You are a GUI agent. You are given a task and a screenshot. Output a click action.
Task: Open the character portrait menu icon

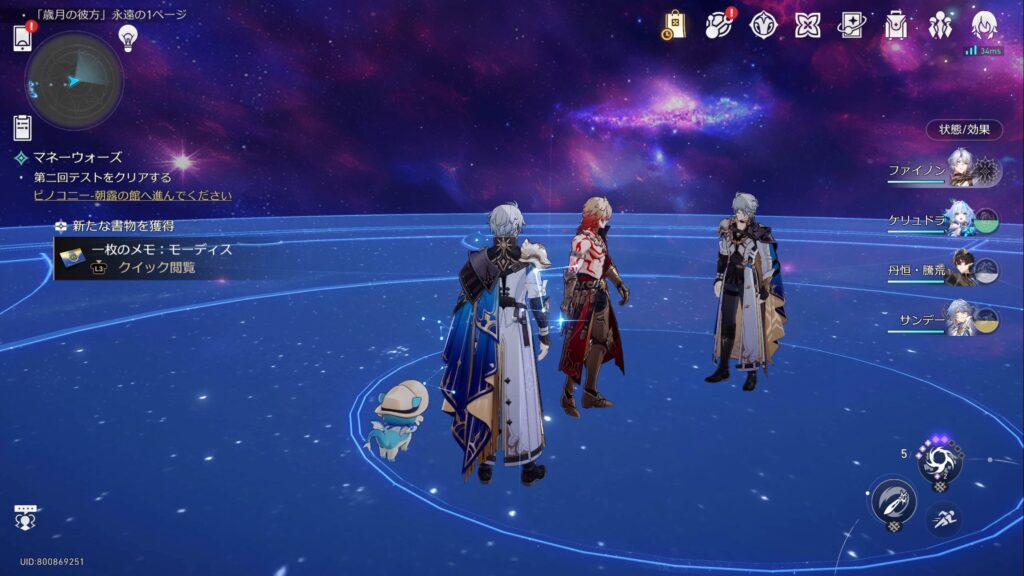[x=984, y=25]
